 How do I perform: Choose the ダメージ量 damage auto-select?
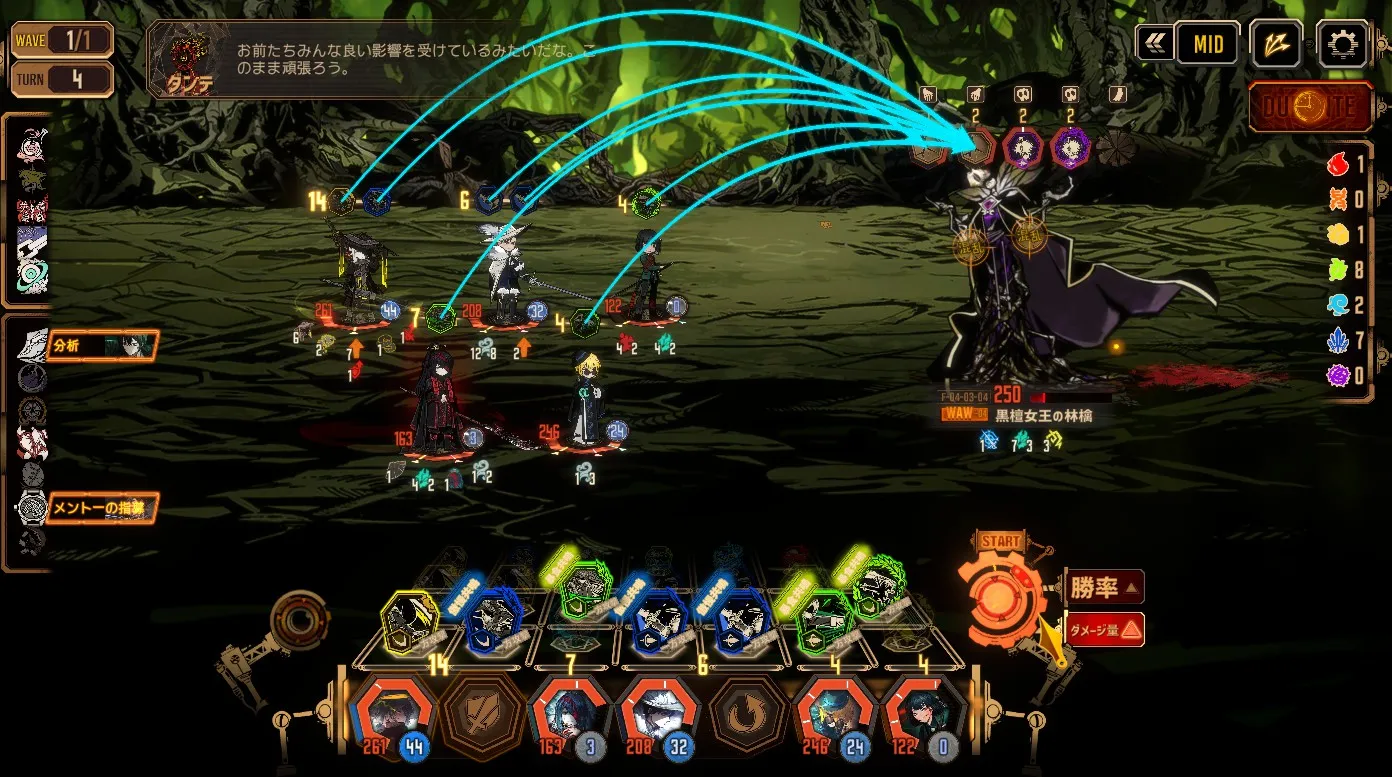pyautogui.click(x=1104, y=629)
